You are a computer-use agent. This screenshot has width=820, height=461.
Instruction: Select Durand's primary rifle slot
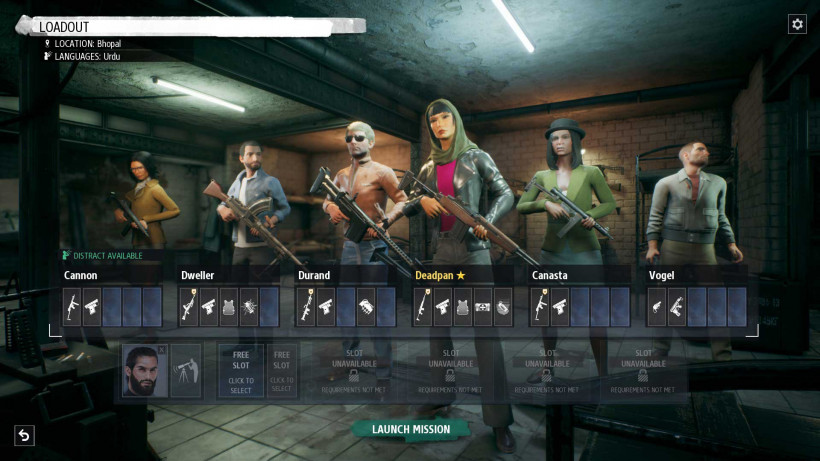tap(306, 307)
